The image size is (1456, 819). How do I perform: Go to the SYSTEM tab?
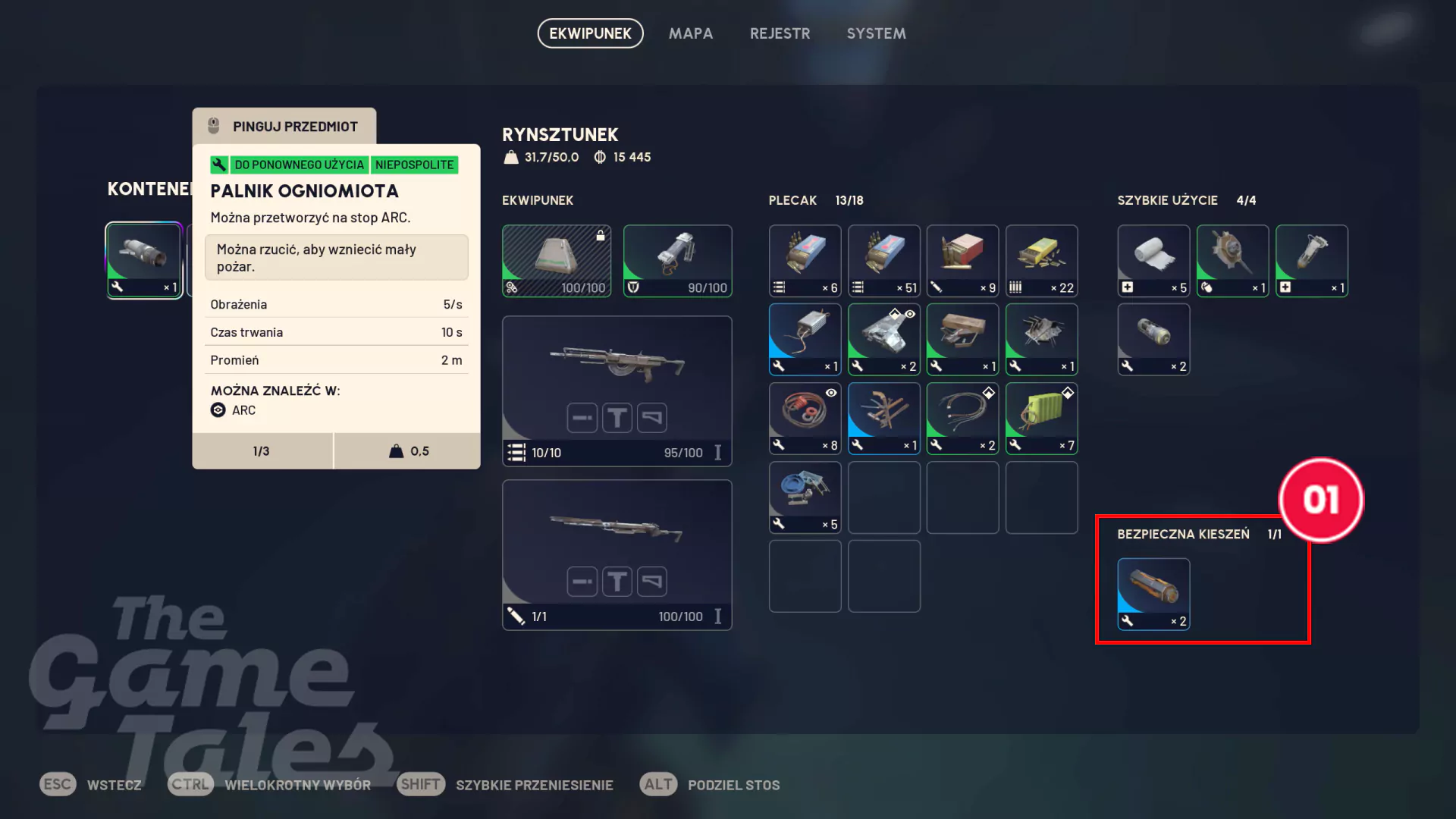[876, 33]
